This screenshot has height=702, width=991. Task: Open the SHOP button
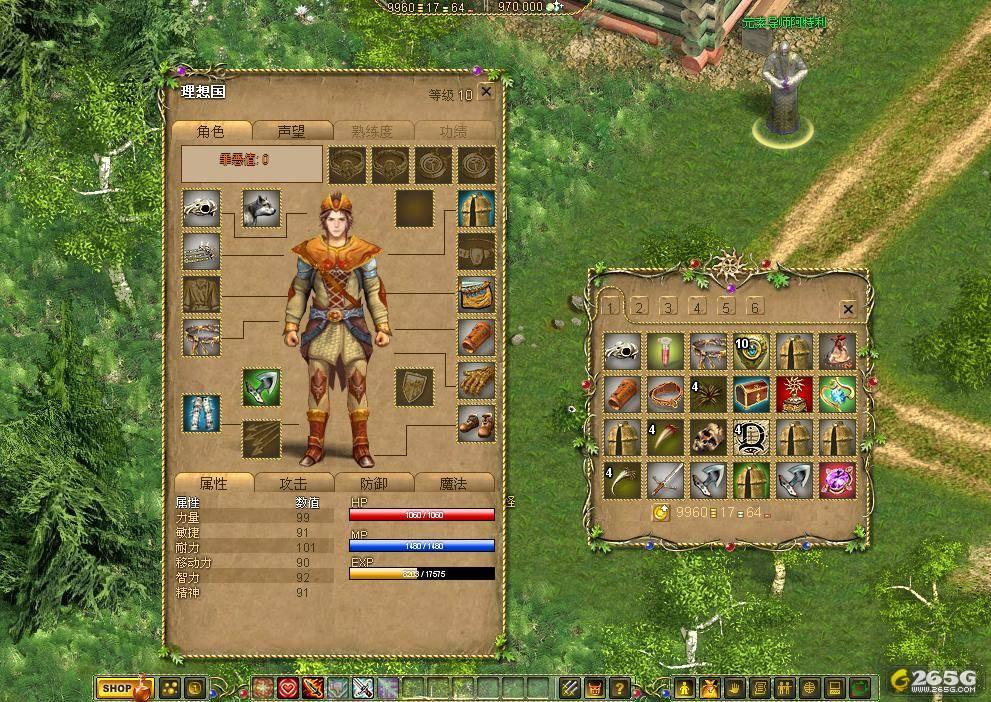[116, 688]
